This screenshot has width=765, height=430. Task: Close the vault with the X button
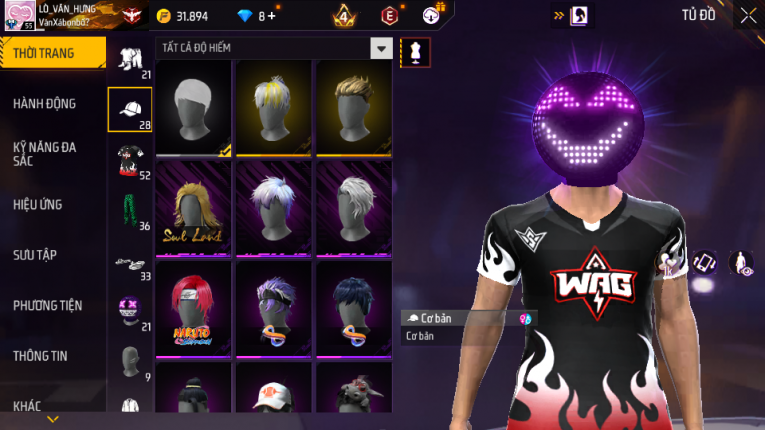tap(749, 15)
